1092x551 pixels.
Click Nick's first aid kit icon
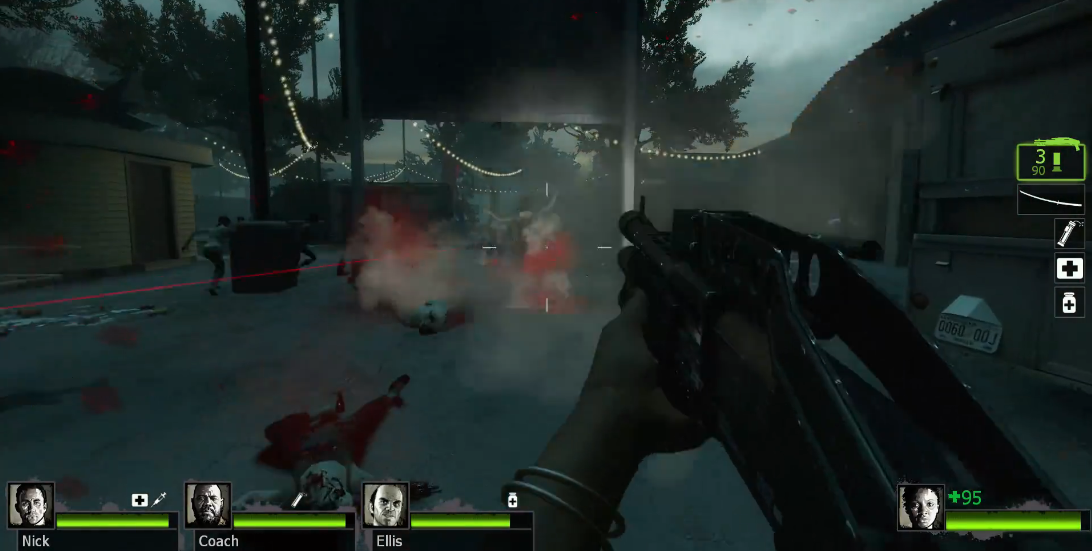[140, 499]
